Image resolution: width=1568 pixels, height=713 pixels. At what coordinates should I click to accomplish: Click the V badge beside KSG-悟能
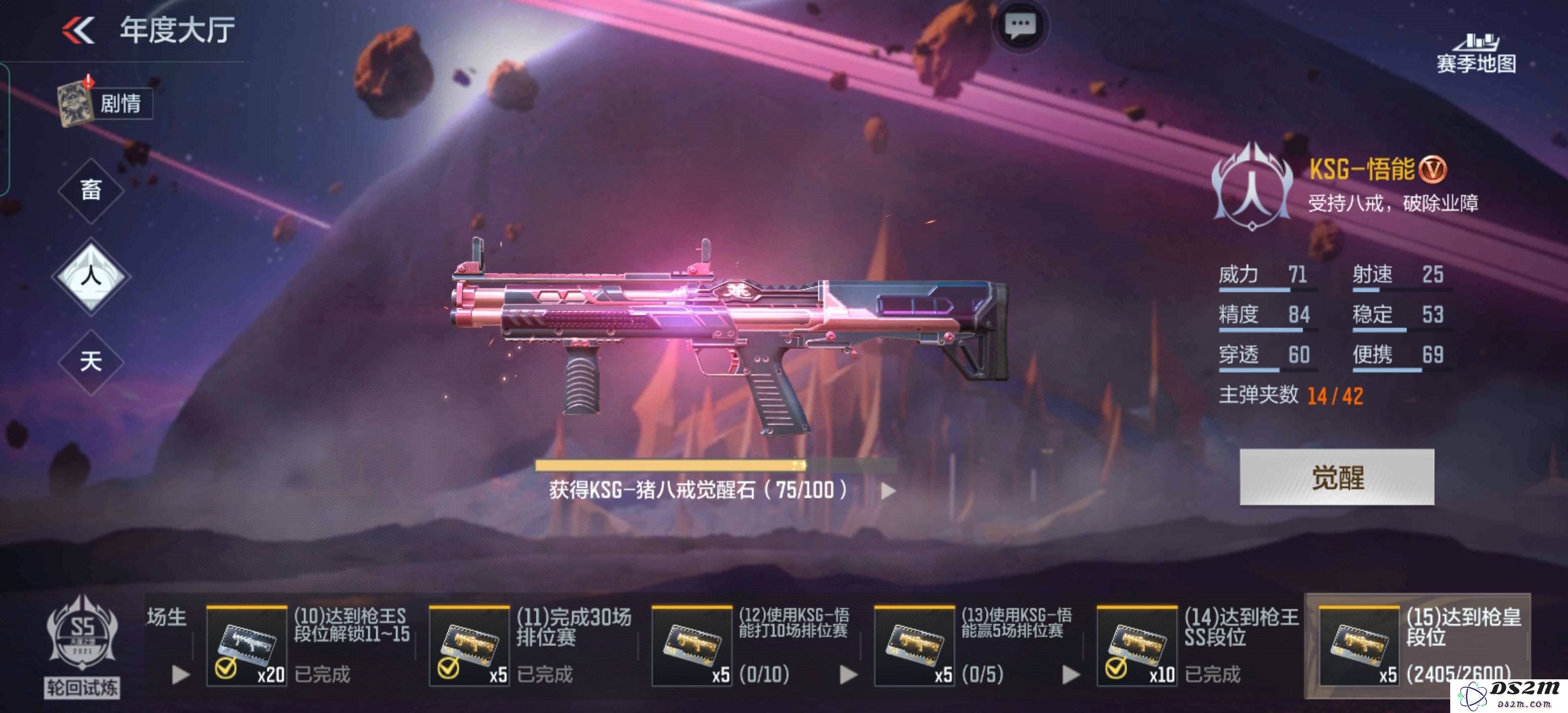tap(1433, 169)
